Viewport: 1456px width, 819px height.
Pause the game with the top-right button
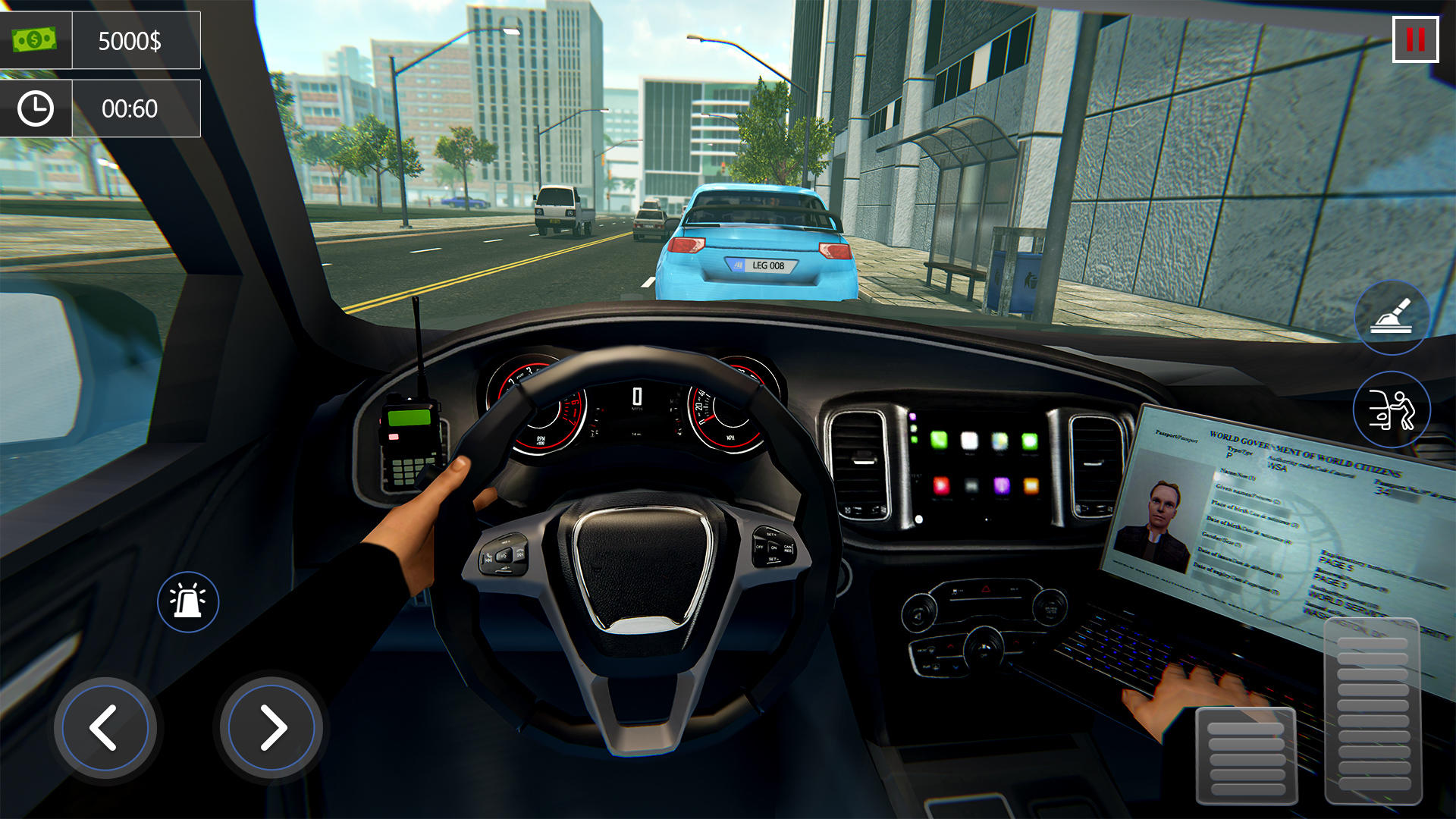point(1417,38)
